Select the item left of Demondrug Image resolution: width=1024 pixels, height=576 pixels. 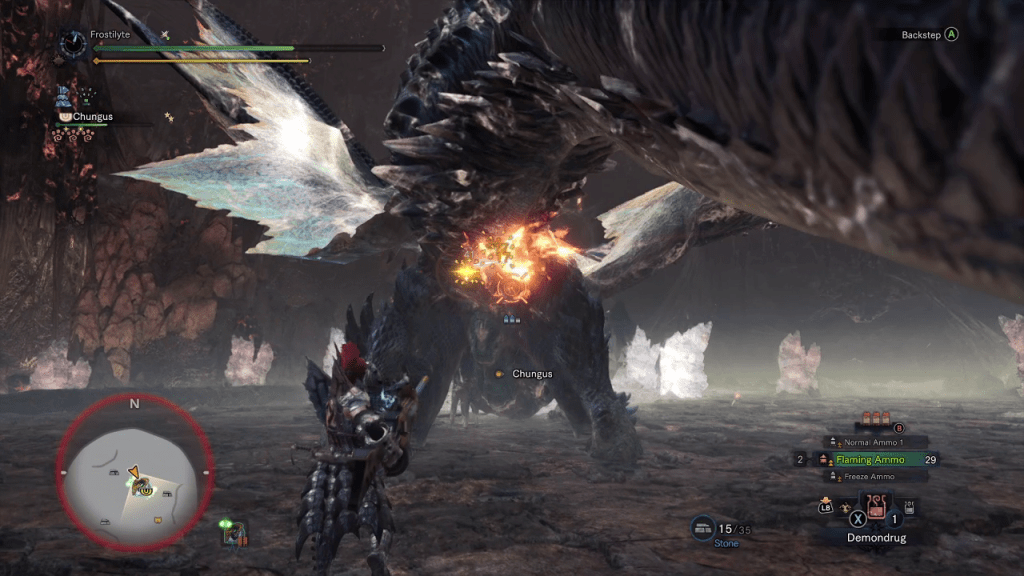(x=846, y=508)
